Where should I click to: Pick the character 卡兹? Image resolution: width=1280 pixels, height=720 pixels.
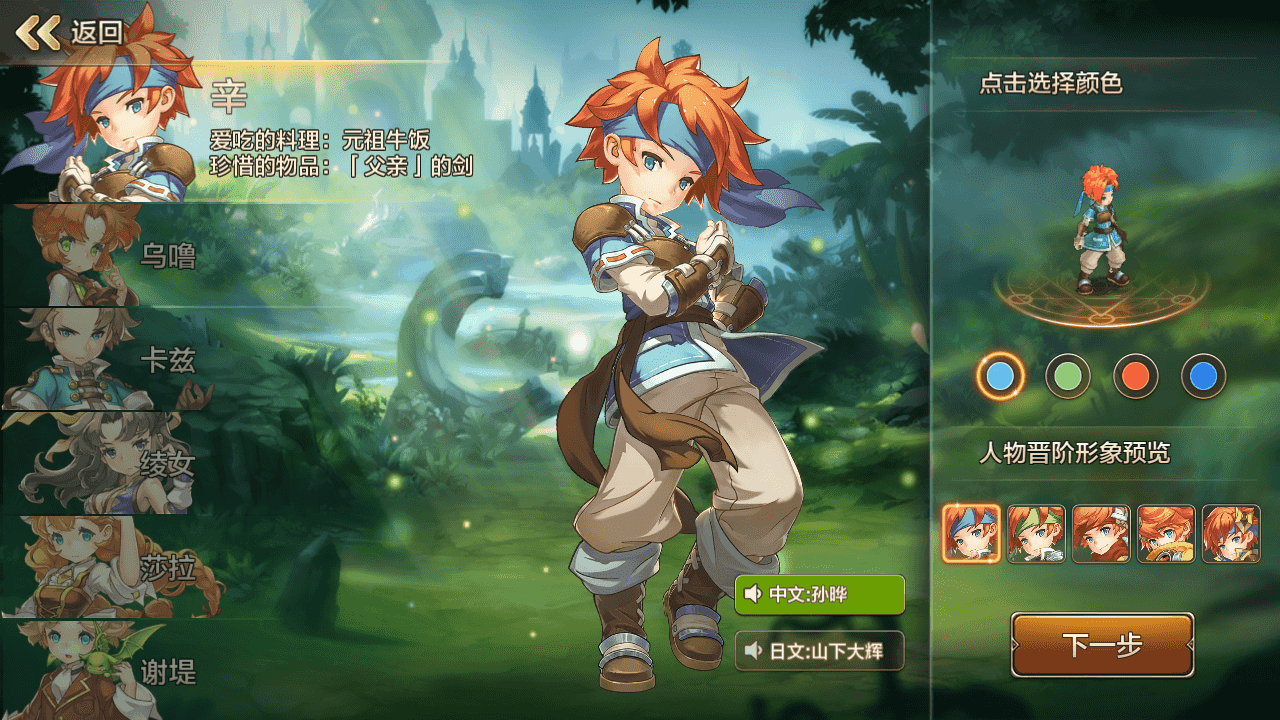click(x=110, y=359)
